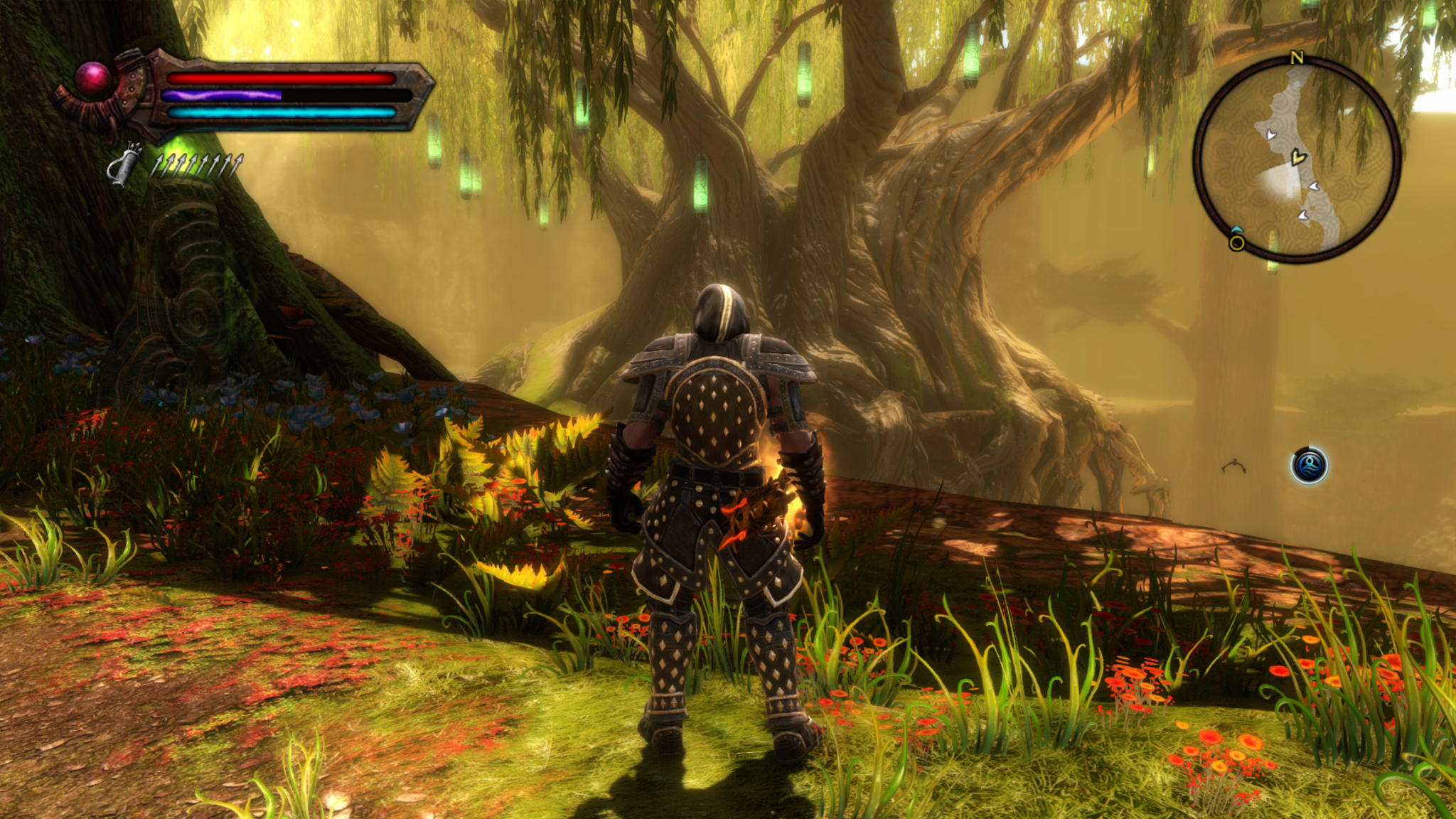Image resolution: width=1456 pixels, height=819 pixels.
Task: Select the yellow quest ring on minimap edge
Action: coord(1237,244)
